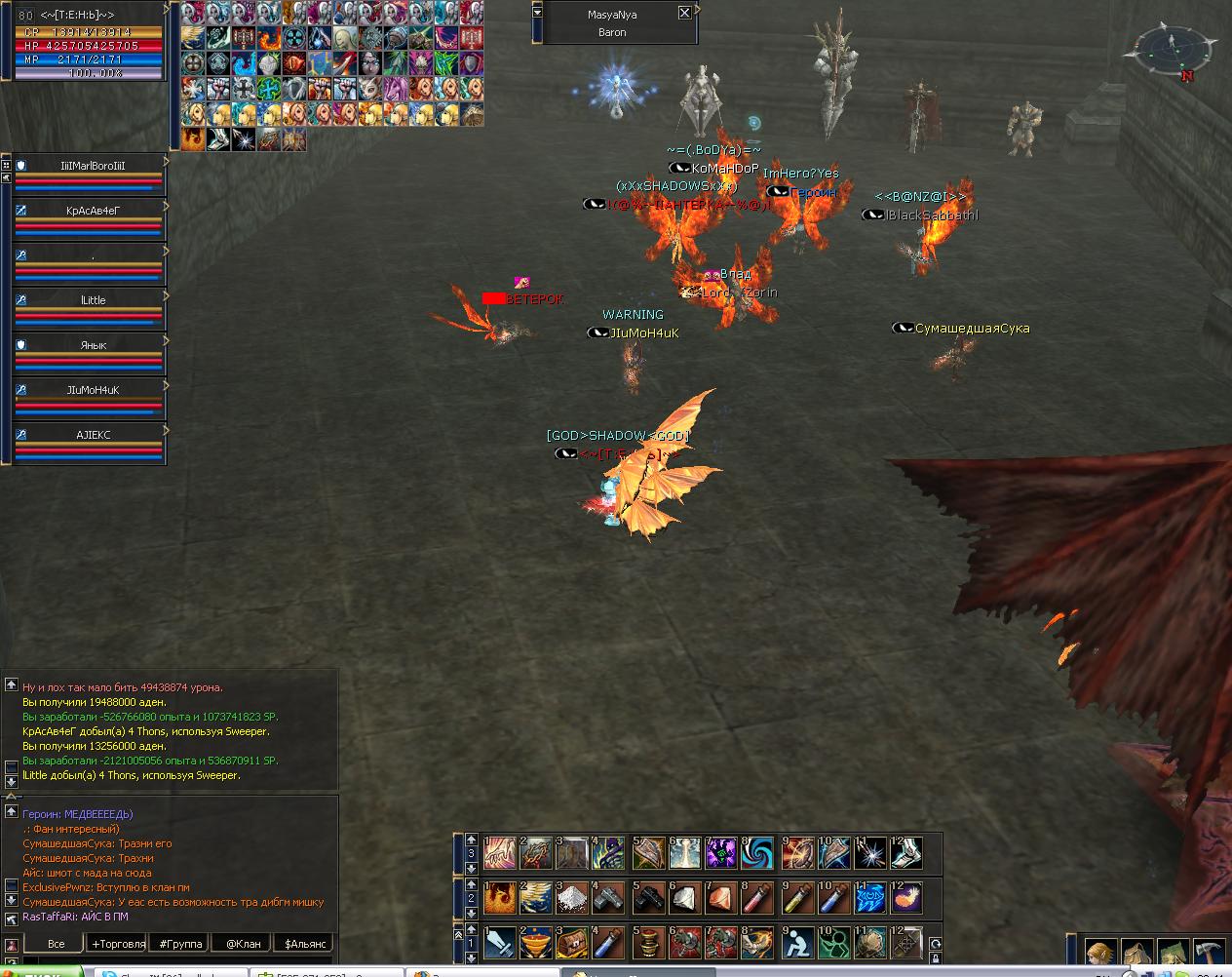
Task: Use the treasure chest hotbar item
Action: coord(571,943)
